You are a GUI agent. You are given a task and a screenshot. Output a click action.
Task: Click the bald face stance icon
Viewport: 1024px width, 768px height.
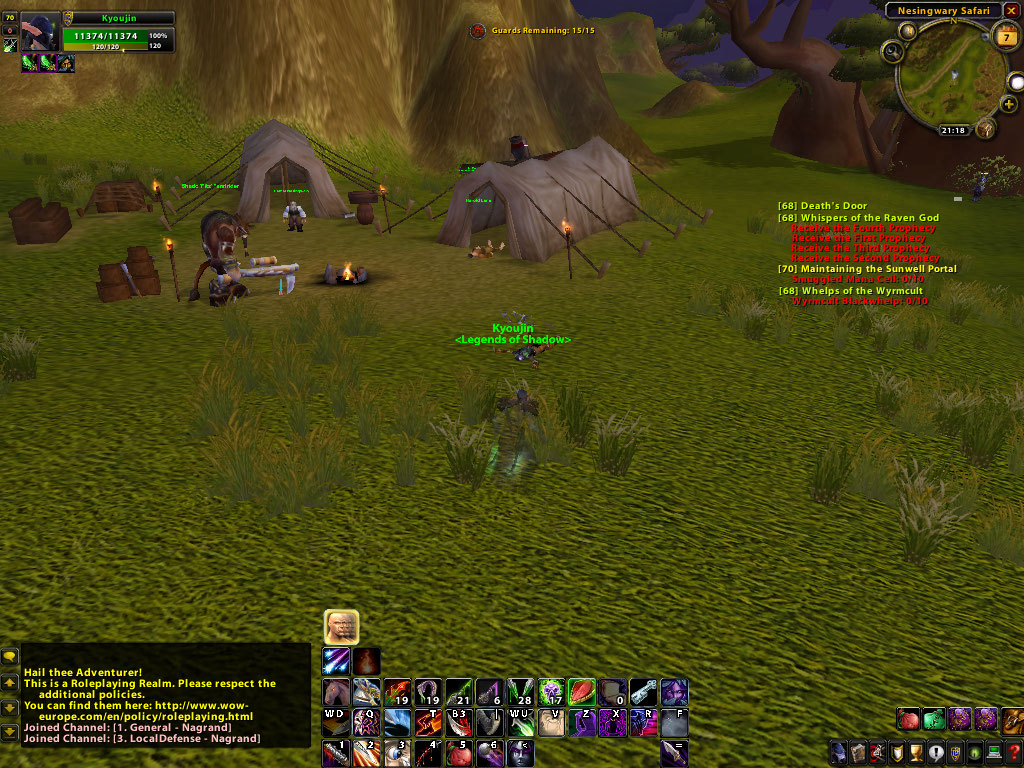341,627
